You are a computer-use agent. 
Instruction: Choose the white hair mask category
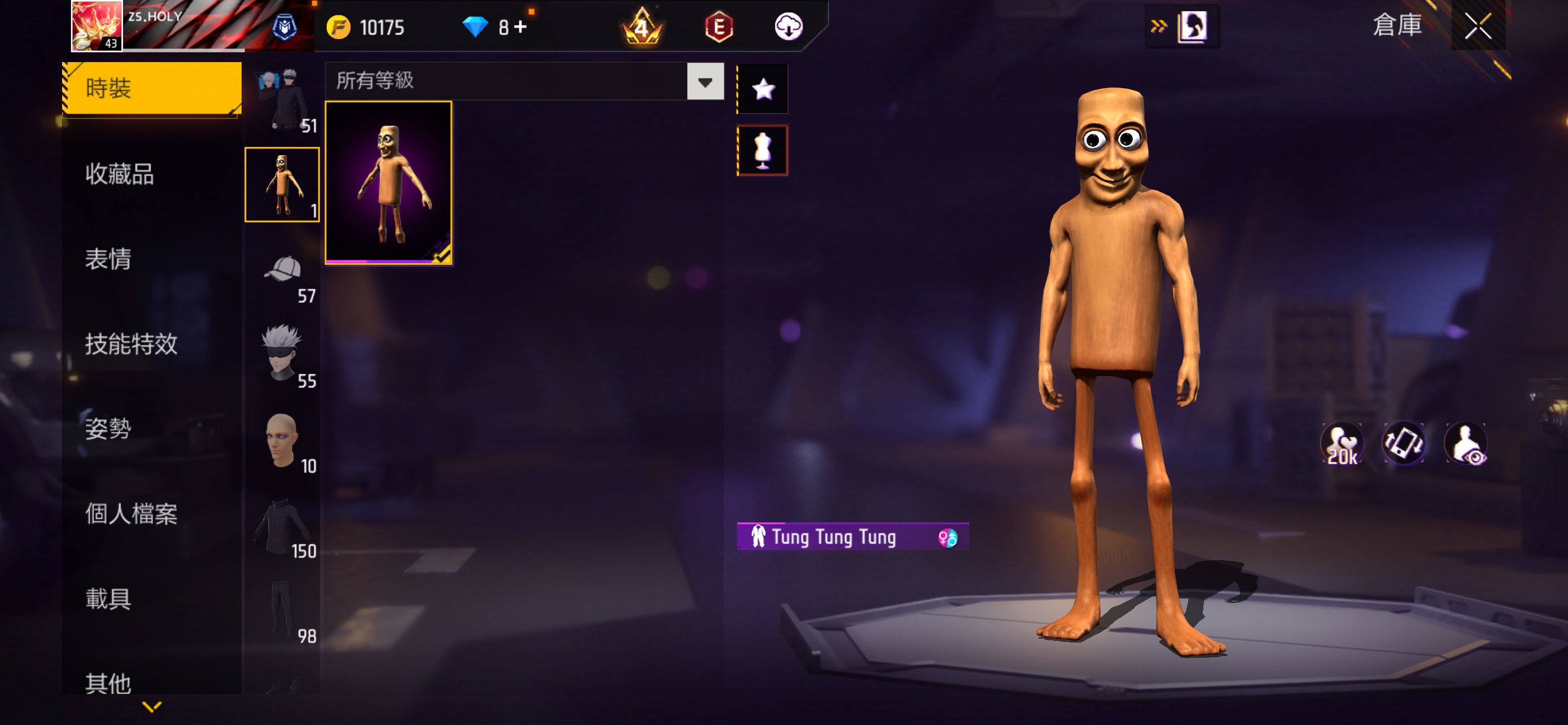pos(282,355)
